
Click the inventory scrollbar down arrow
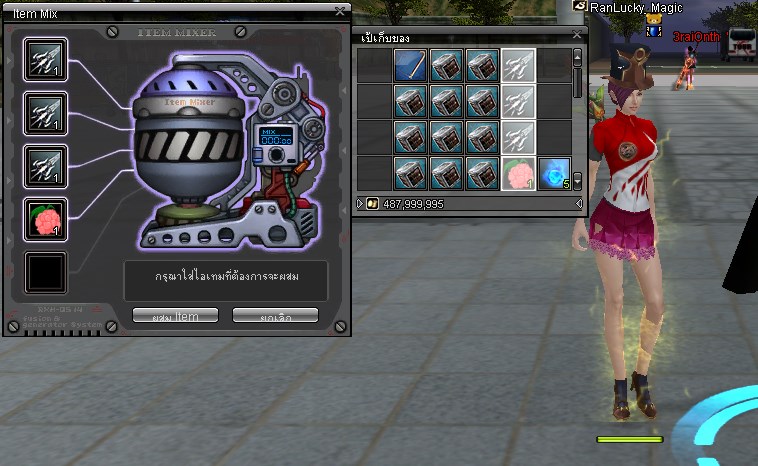coord(577,183)
